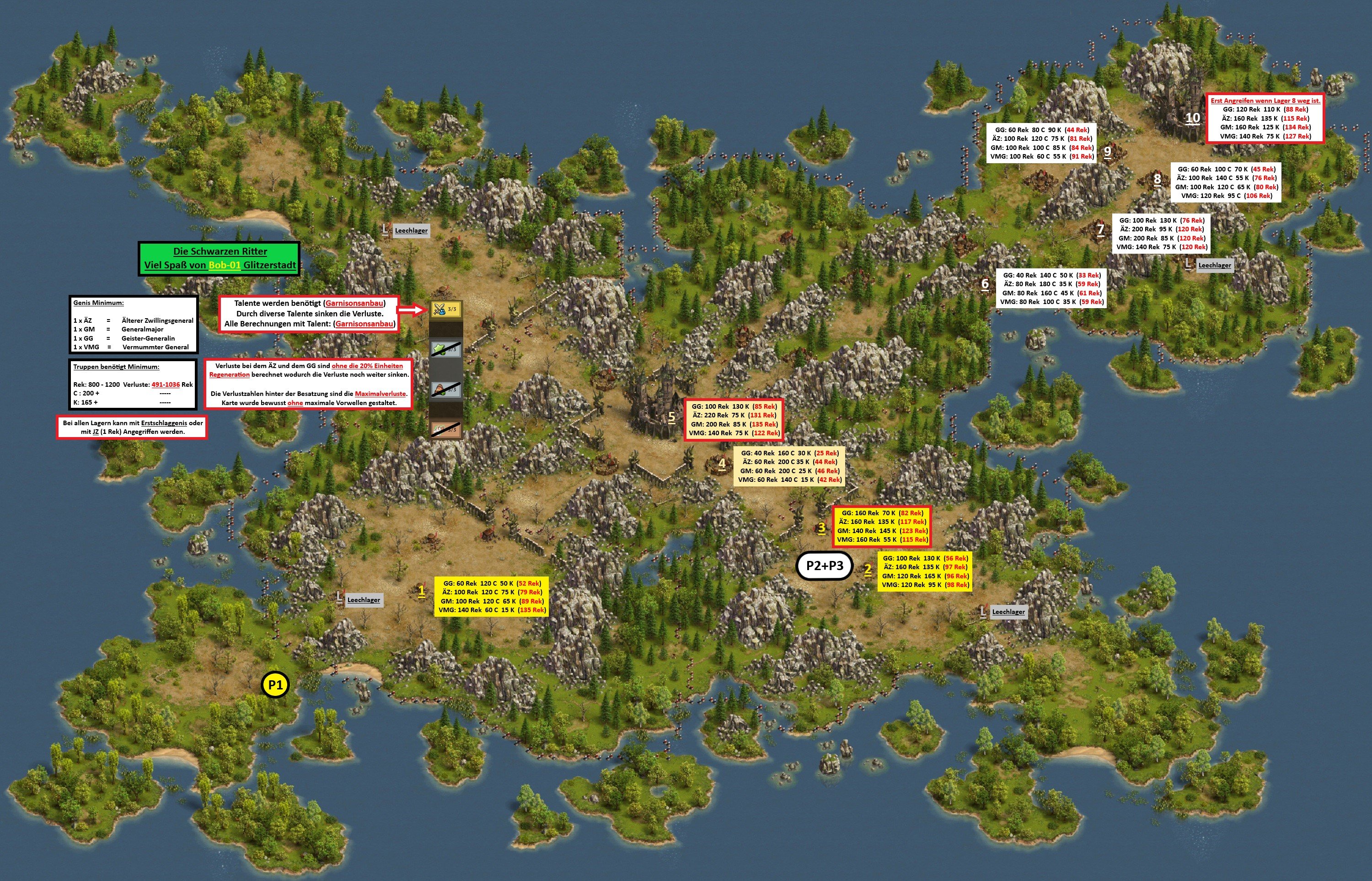Viewport: 1372px width, 881px height.
Task: Select the crossed-swords Garnisonsanbau talent icon
Action: pyautogui.click(x=445, y=310)
